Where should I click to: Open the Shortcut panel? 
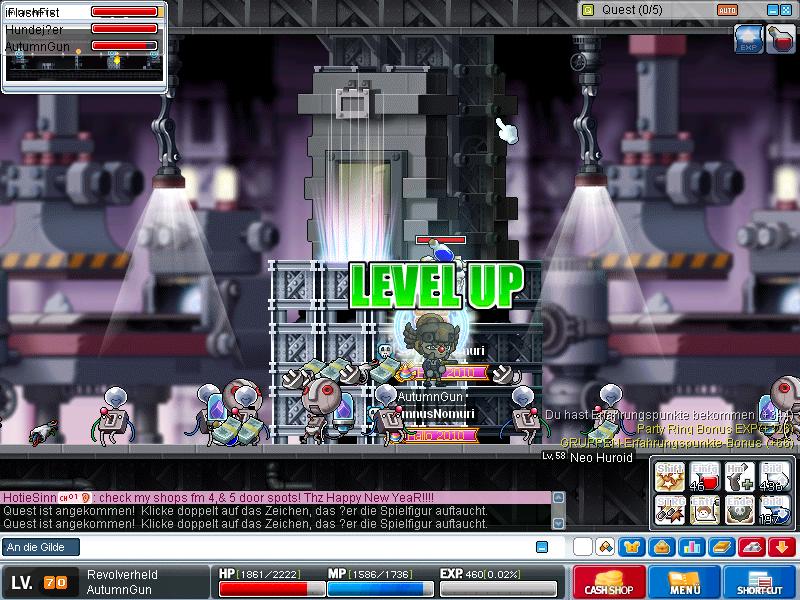tap(761, 583)
